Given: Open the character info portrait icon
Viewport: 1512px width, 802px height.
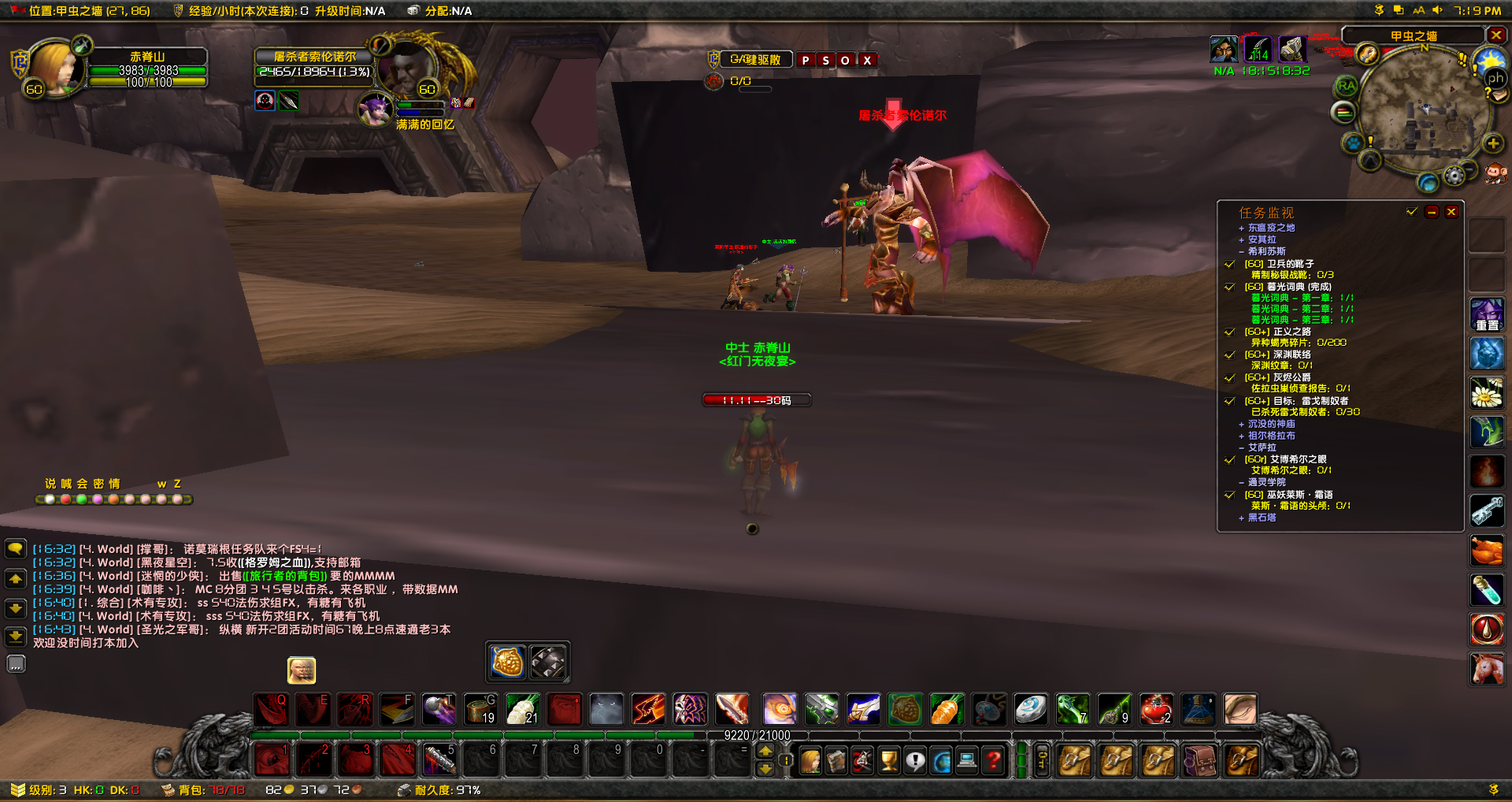Looking at the screenshot, I should (x=810, y=760).
